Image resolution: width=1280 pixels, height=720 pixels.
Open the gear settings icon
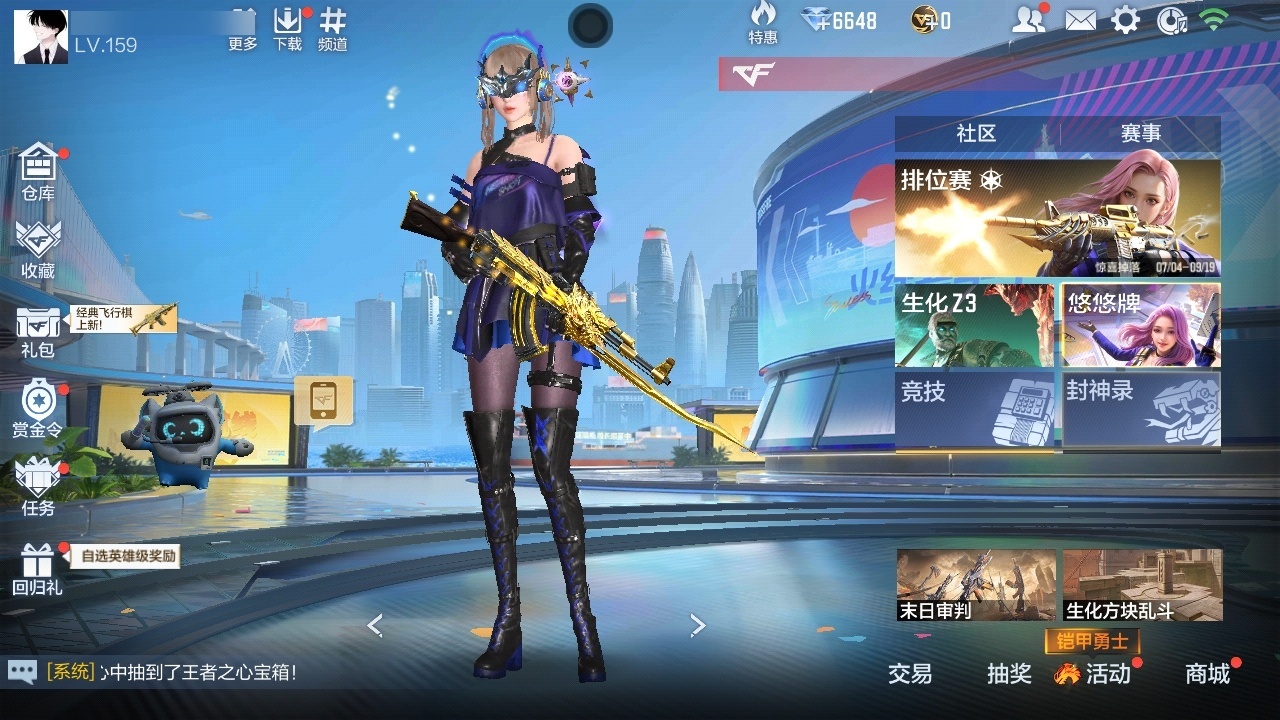point(1126,20)
